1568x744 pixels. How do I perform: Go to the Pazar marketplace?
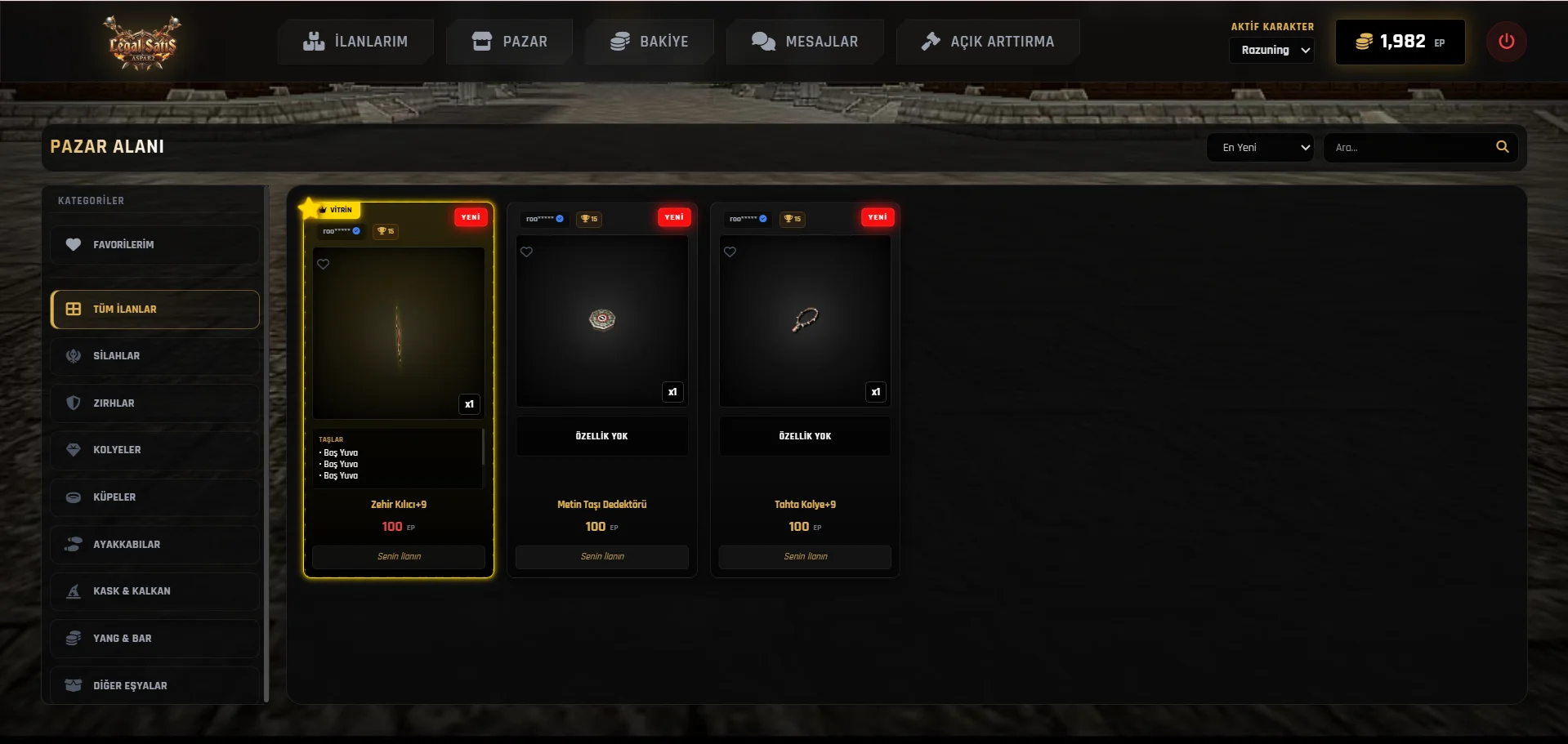click(x=510, y=42)
